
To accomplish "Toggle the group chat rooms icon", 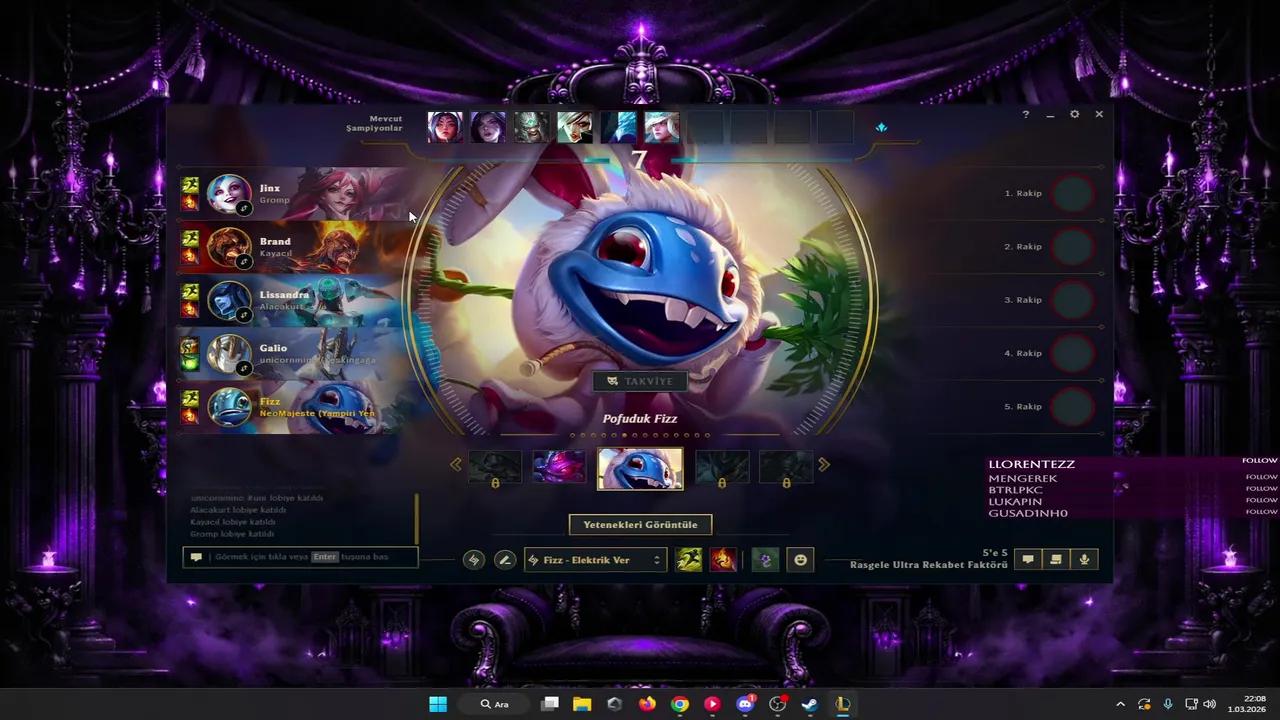I will click(1055, 559).
